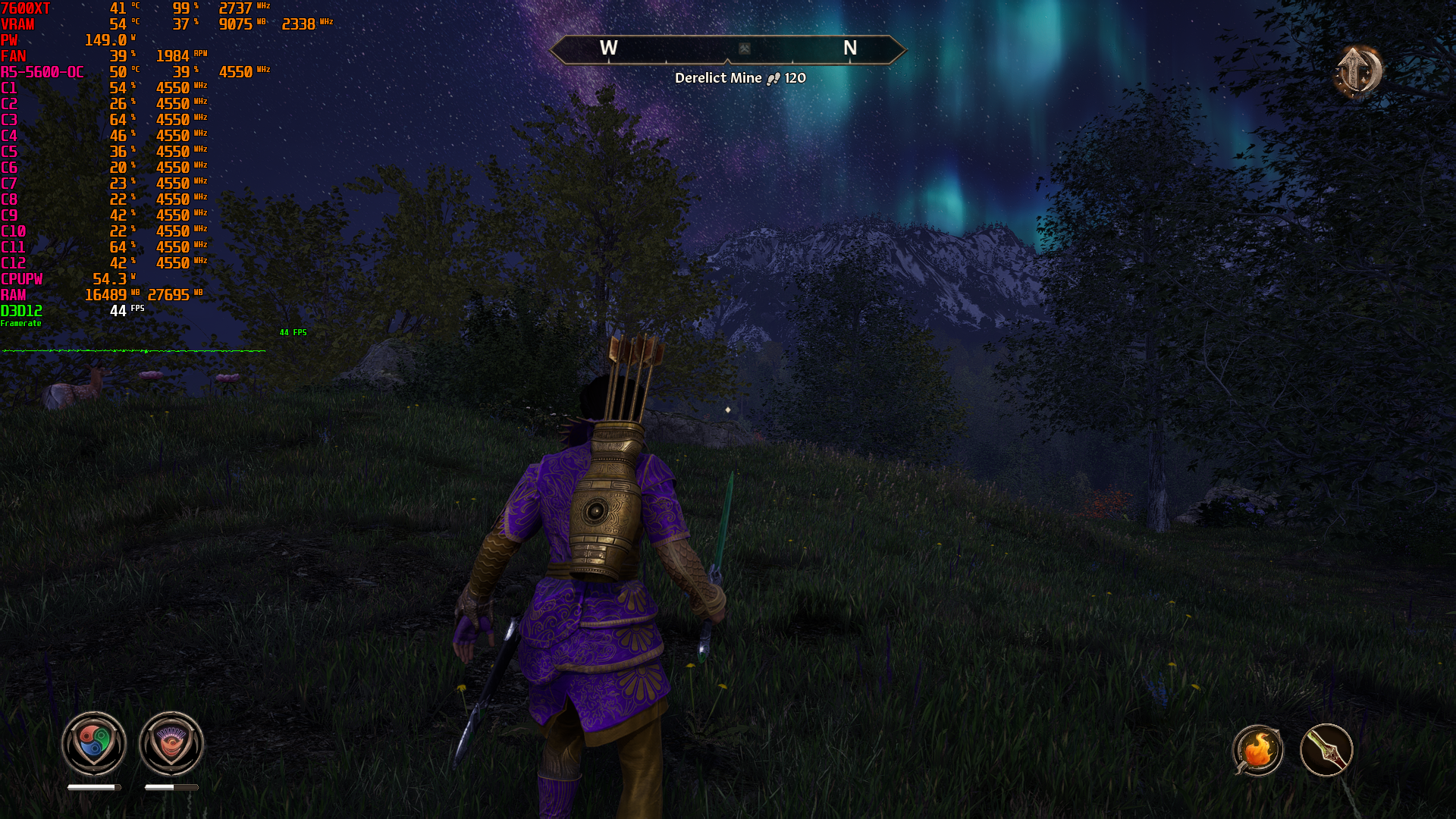Activate the equipped fire spell icon
This screenshot has width=1456, height=819.
[x=1258, y=751]
